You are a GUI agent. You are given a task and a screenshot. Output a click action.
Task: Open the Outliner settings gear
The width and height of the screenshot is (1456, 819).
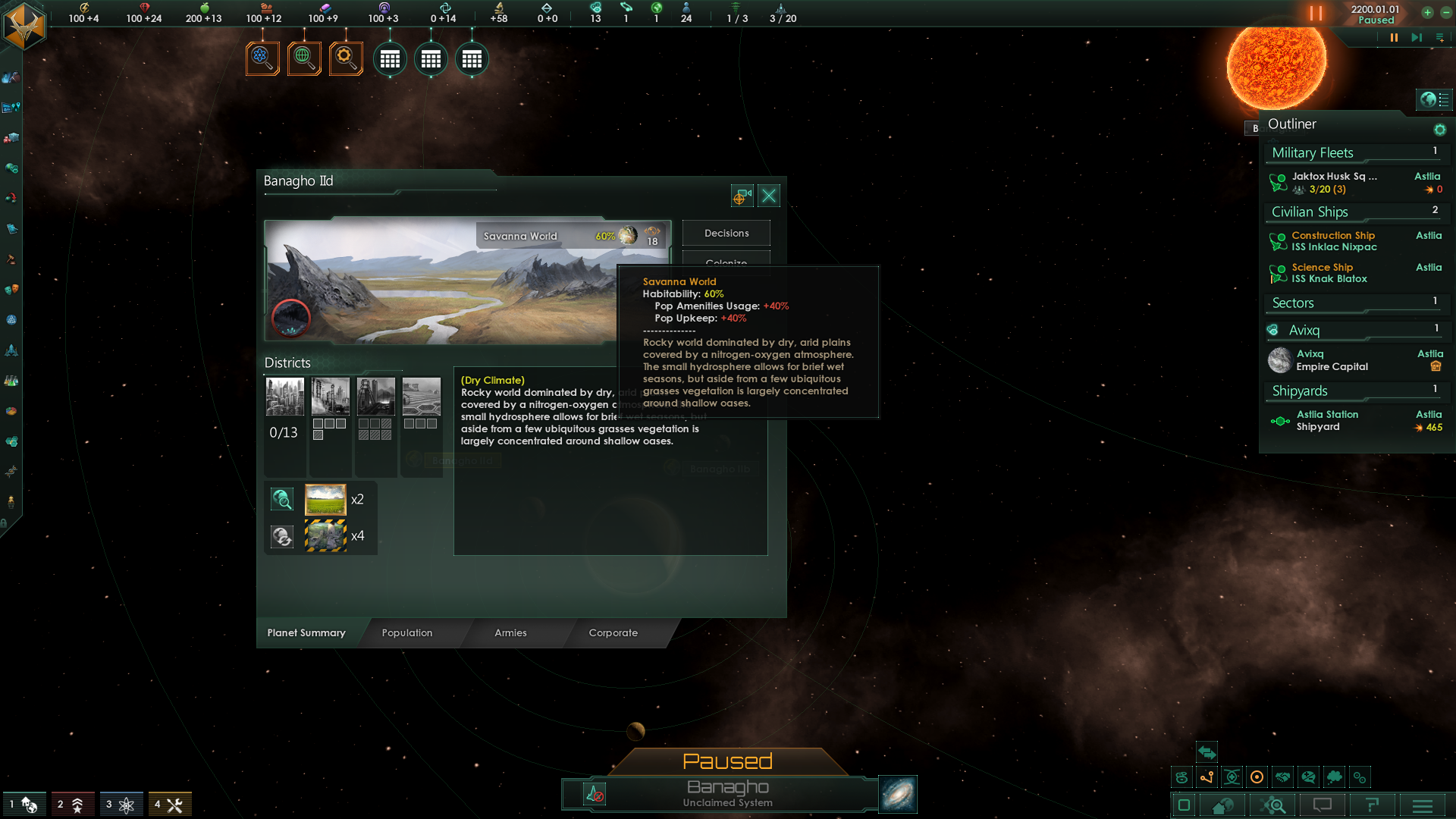(x=1439, y=130)
